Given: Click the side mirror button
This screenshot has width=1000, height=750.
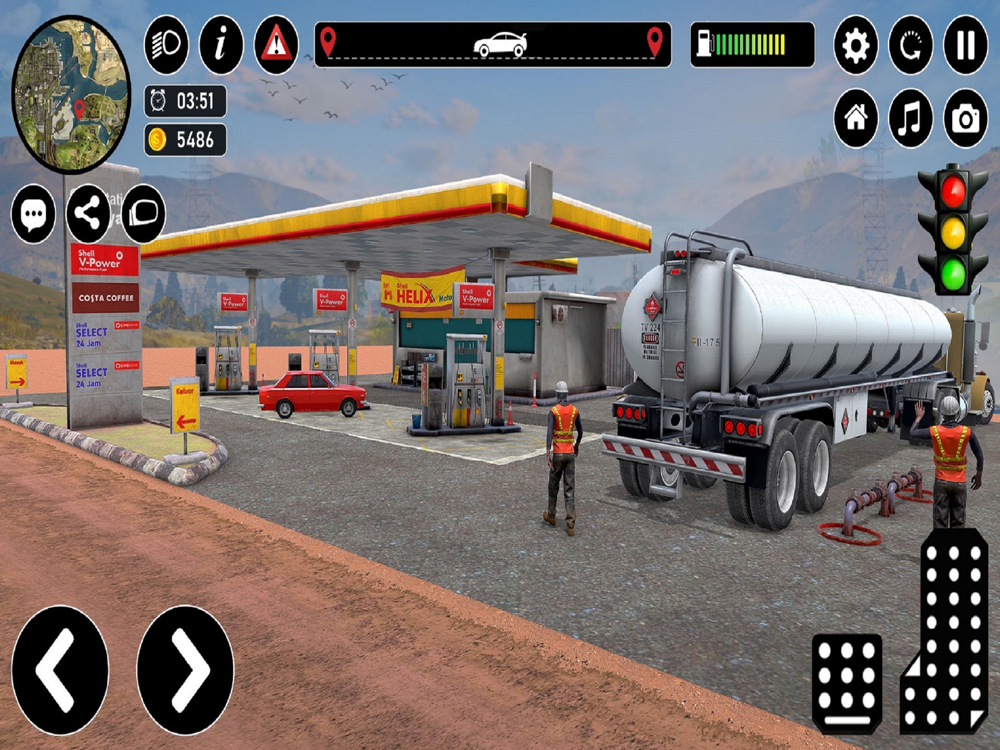Looking at the screenshot, I should click(x=143, y=214).
